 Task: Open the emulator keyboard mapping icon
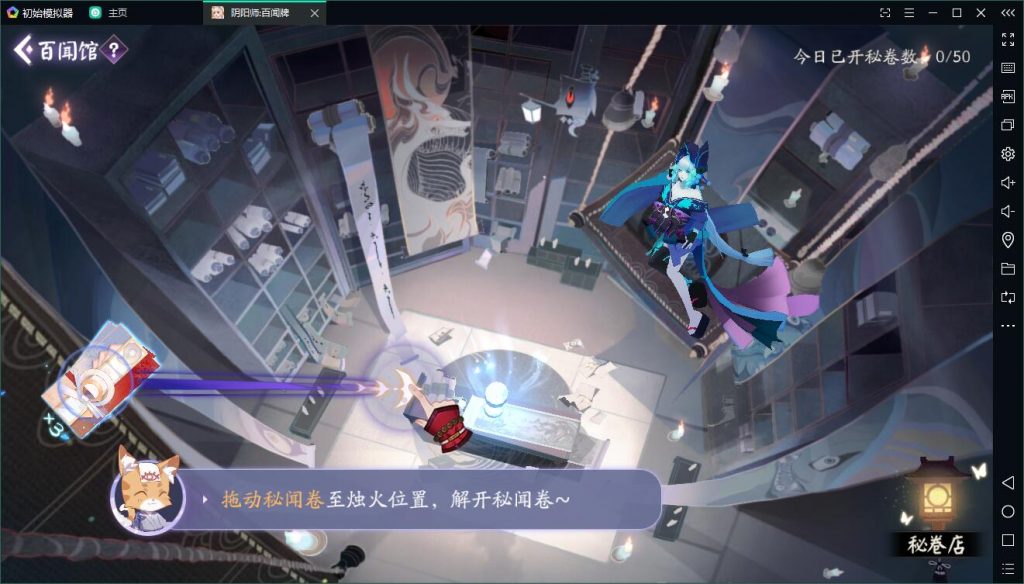(x=1007, y=68)
